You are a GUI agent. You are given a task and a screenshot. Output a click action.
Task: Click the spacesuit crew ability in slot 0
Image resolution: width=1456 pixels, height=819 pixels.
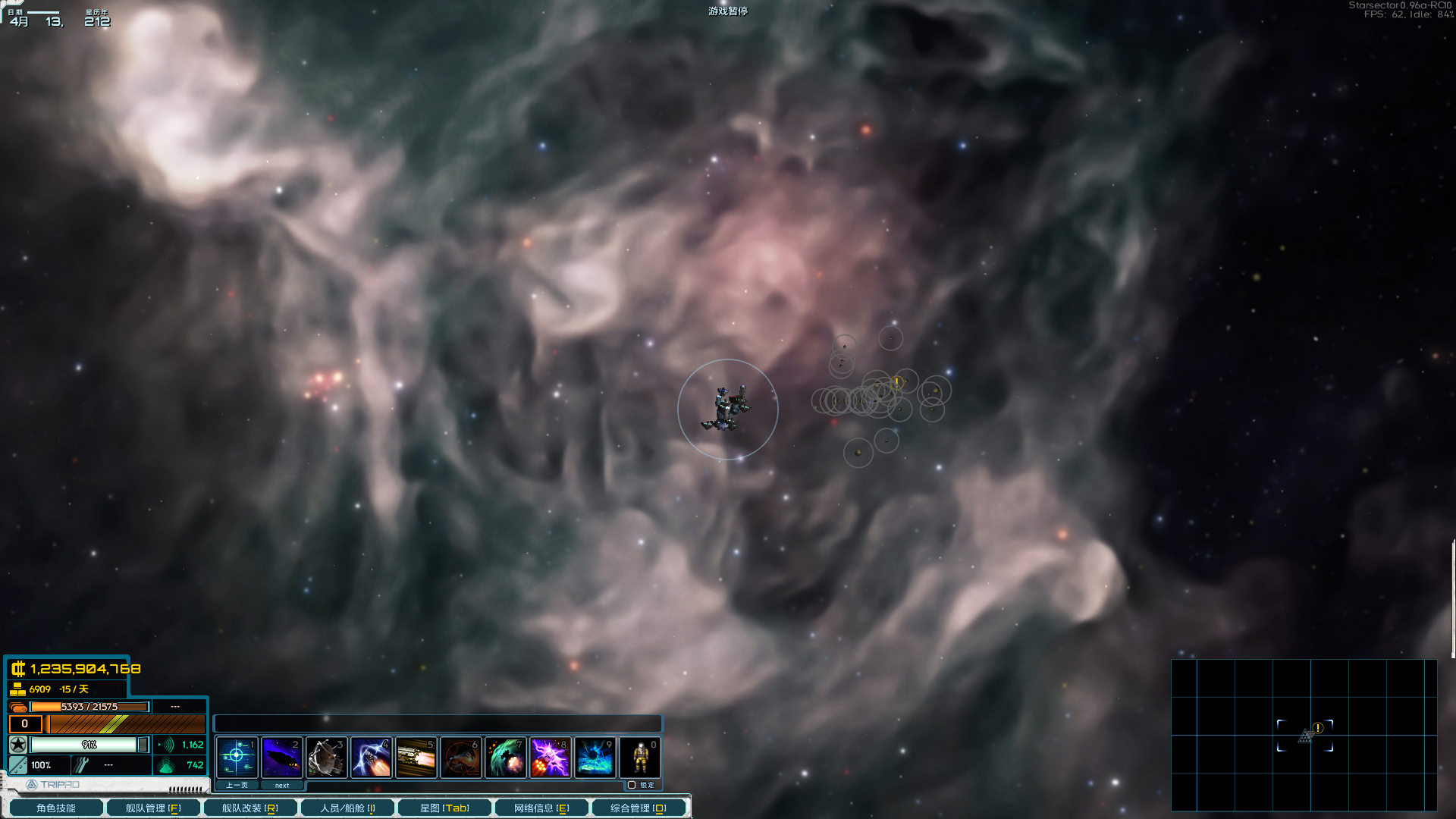point(639,756)
